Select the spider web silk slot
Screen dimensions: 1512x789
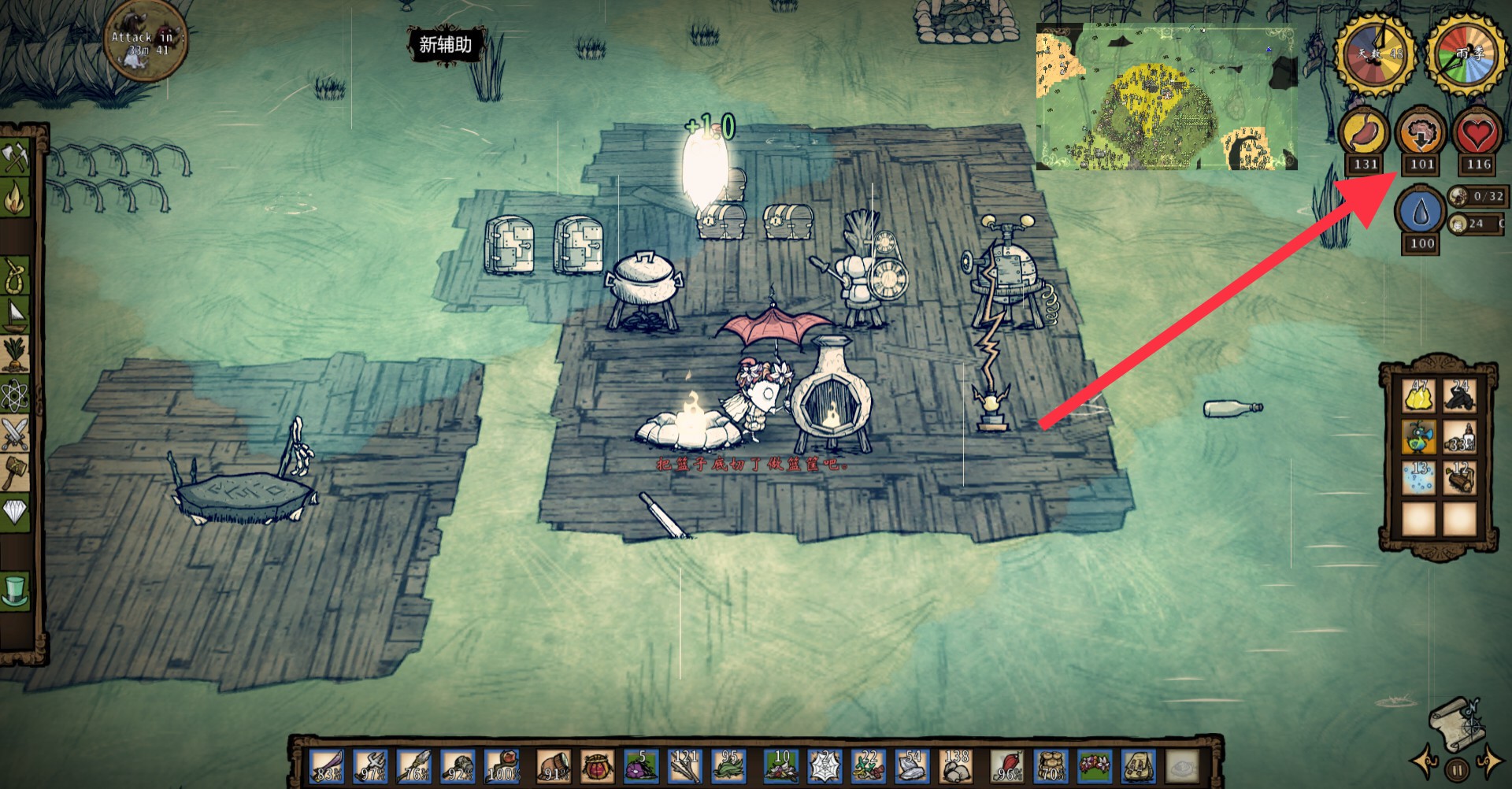[x=825, y=765]
